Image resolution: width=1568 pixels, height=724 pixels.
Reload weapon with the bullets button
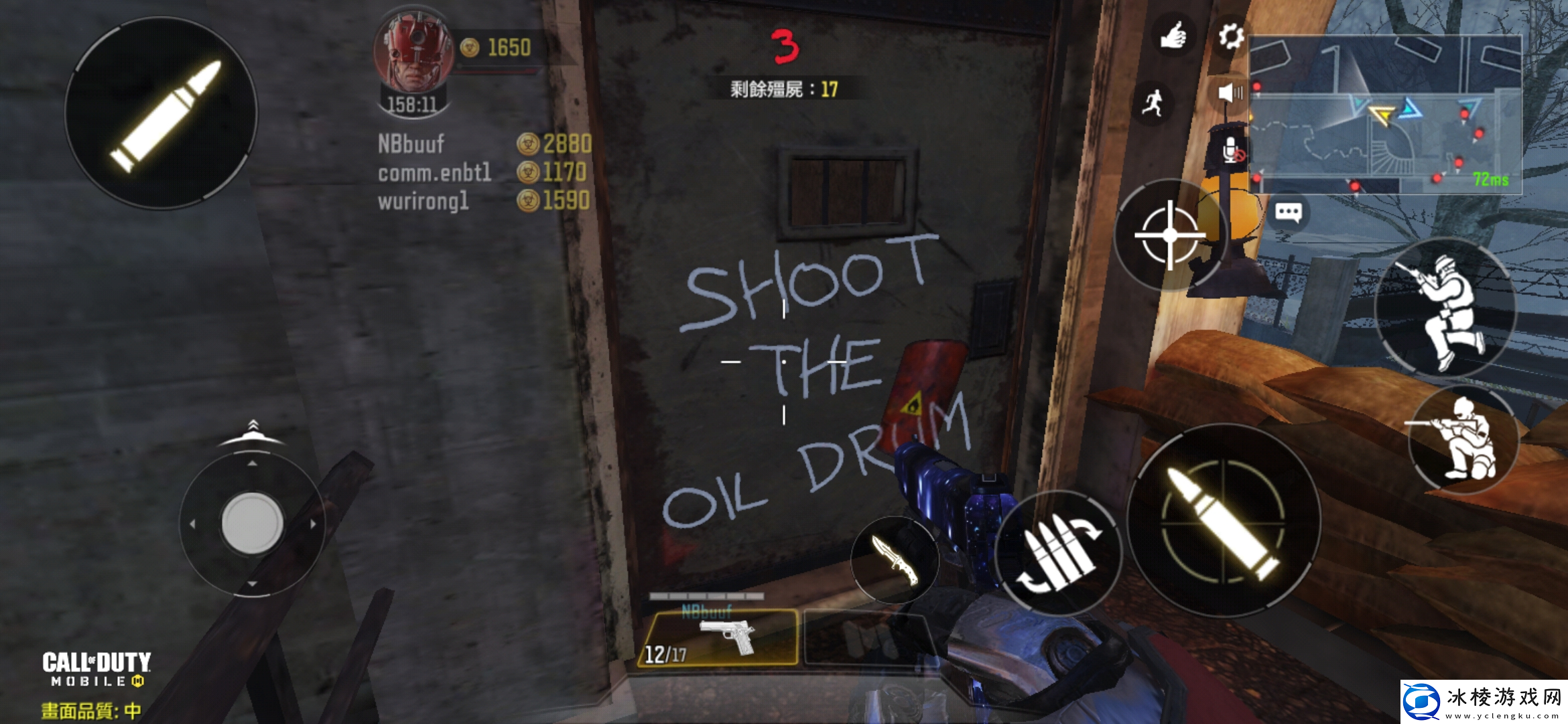pos(1059,554)
